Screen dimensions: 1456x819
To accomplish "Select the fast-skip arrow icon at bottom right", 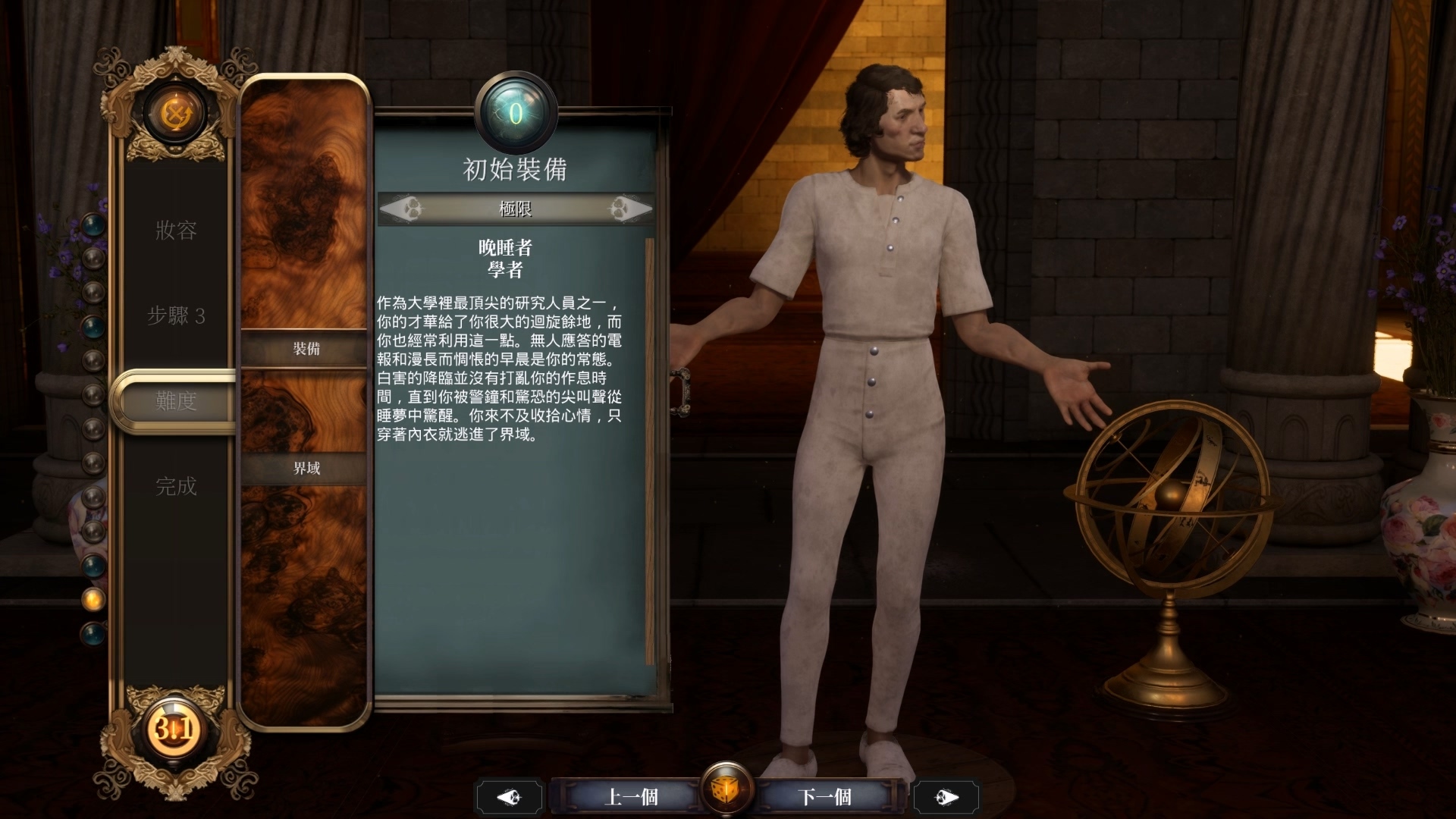I will (946, 796).
